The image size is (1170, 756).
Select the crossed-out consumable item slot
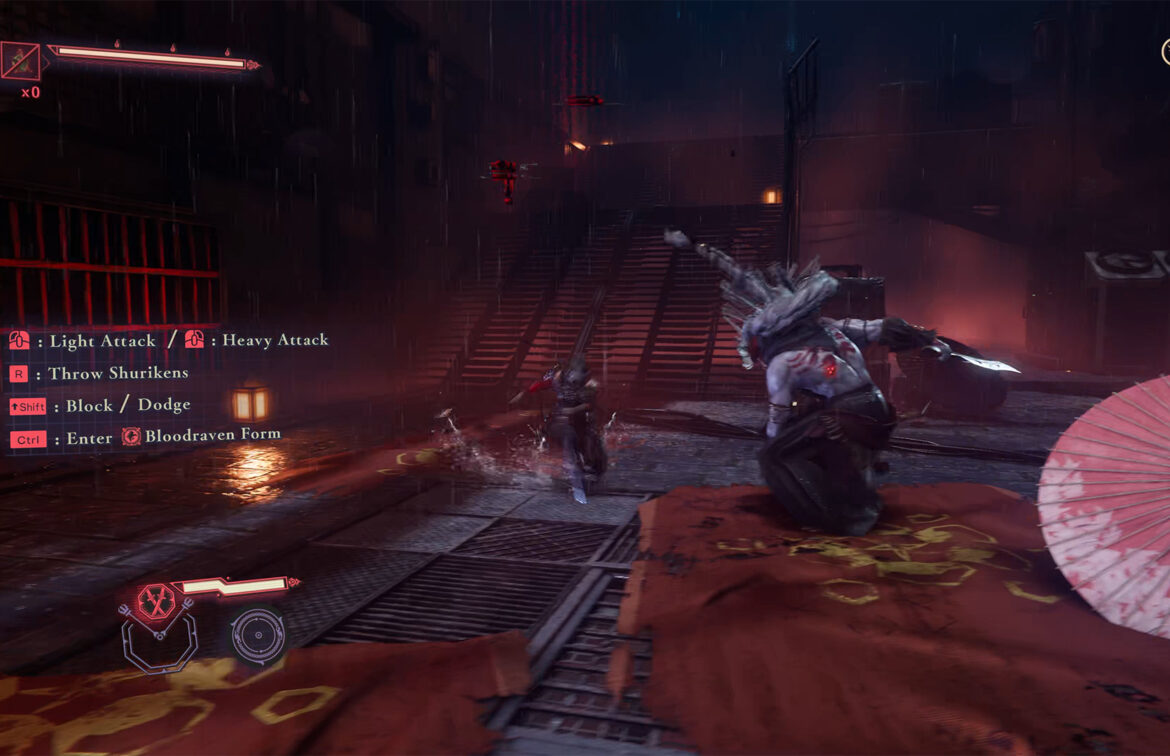21,62
